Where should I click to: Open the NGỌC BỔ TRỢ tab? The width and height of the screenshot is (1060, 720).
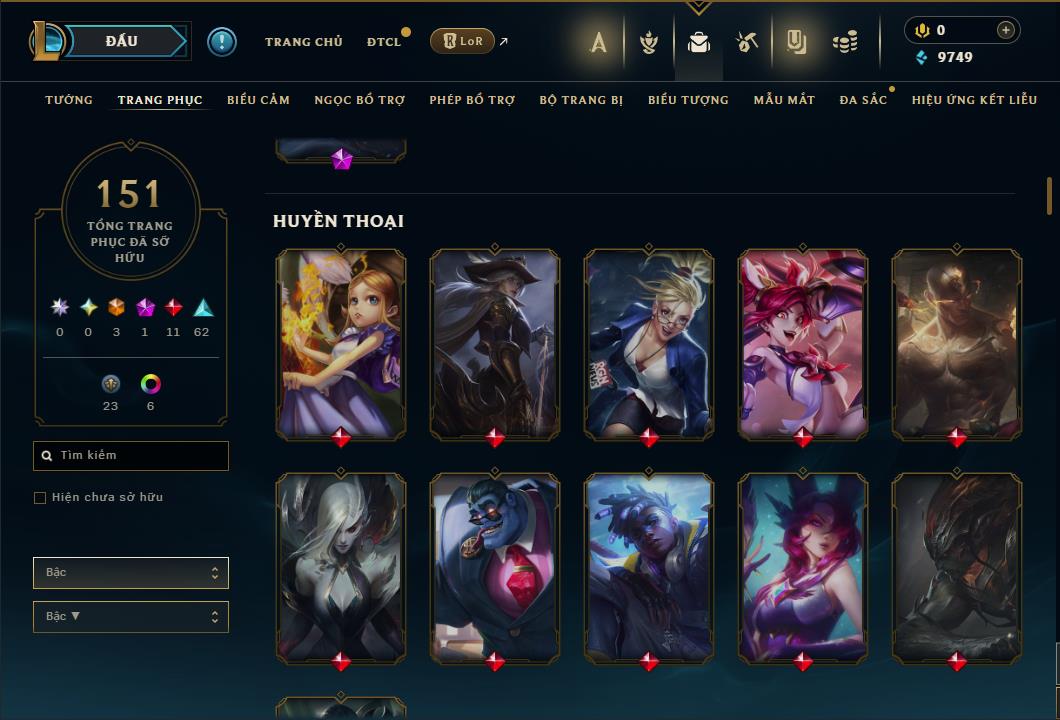click(359, 100)
